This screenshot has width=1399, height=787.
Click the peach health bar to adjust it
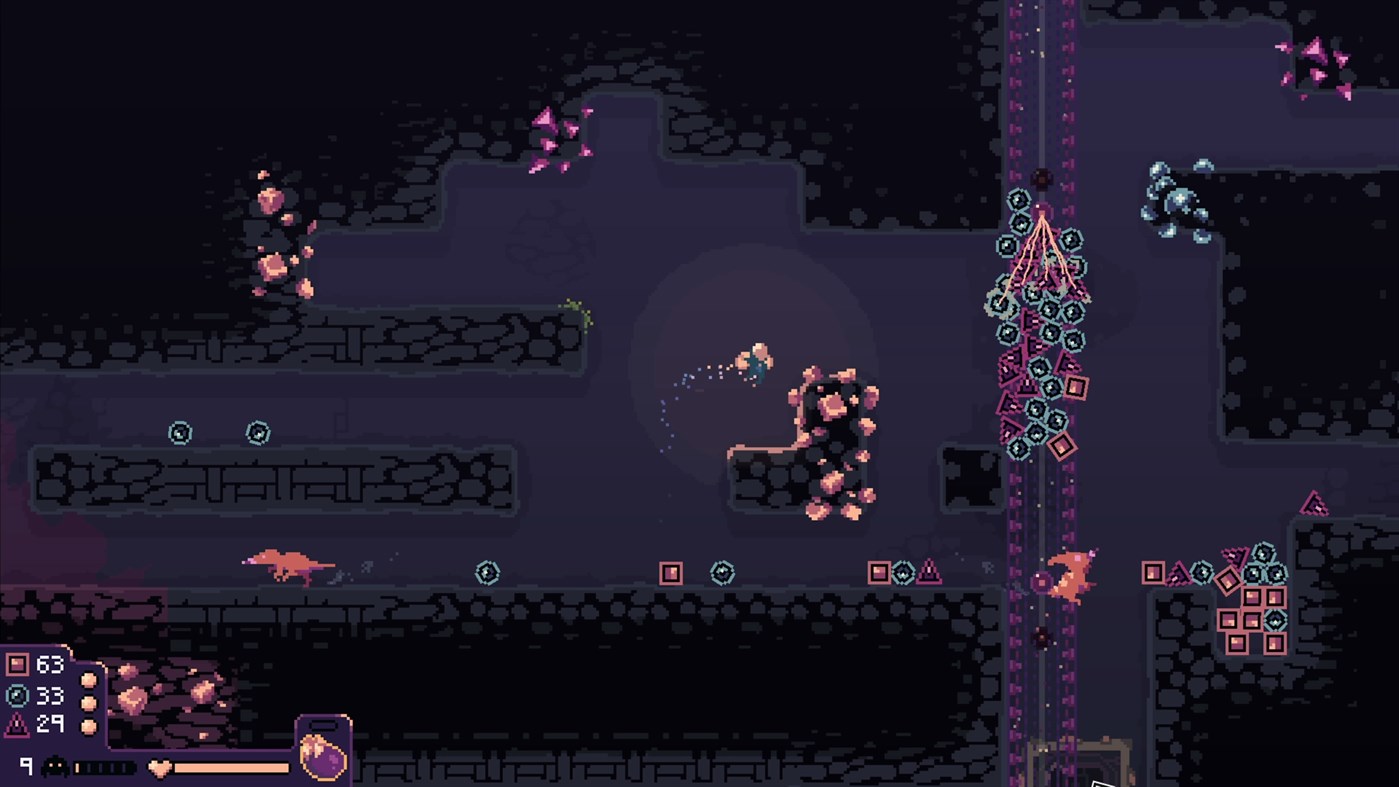tap(231, 766)
